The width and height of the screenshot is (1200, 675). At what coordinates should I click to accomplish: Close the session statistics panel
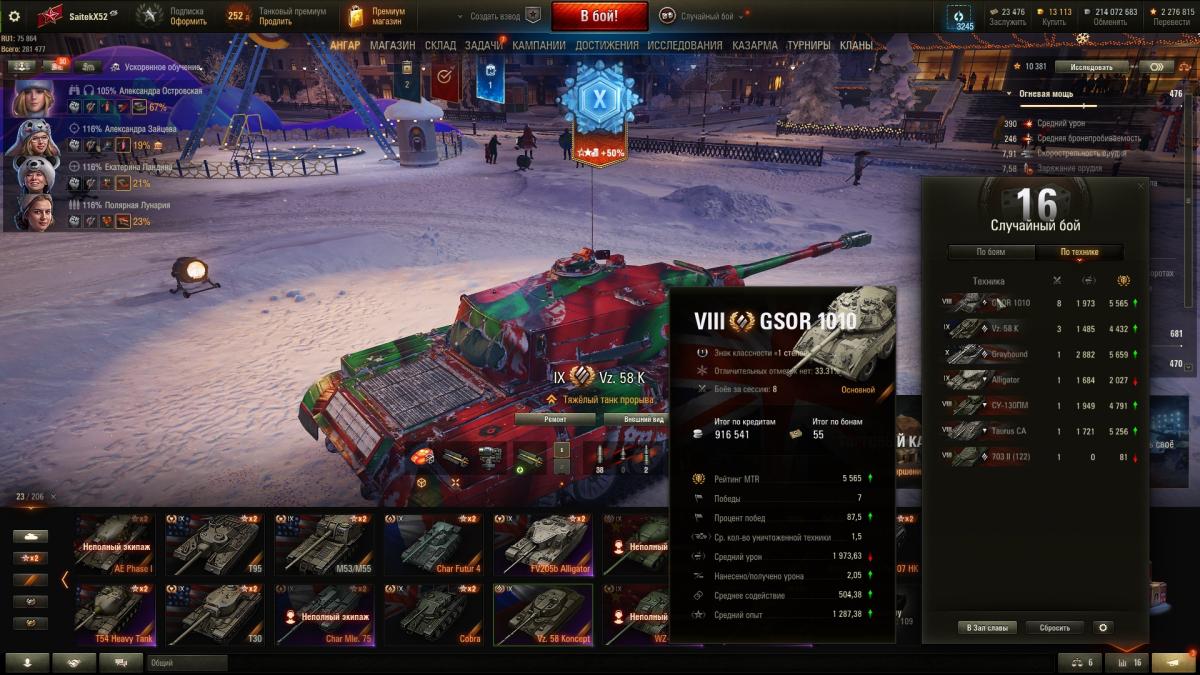tap(1141, 186)
